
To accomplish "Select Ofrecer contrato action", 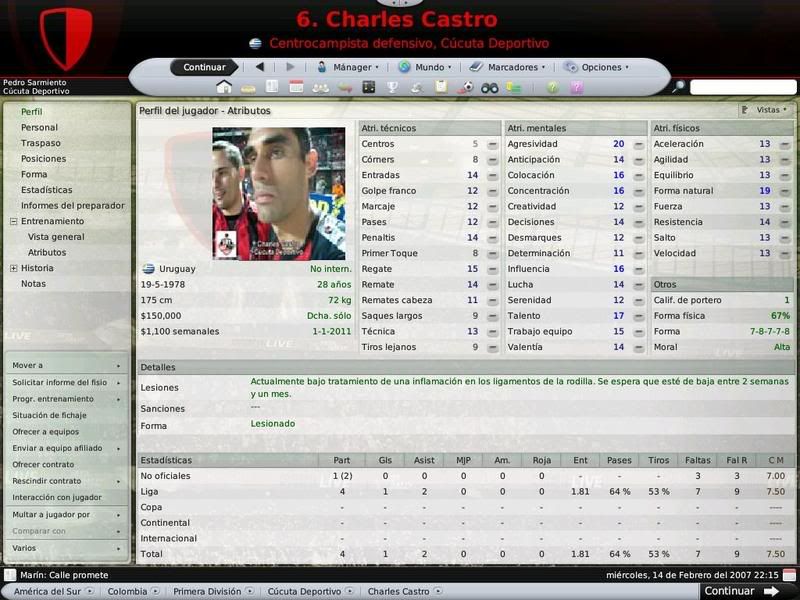I will tap(43, 464).
